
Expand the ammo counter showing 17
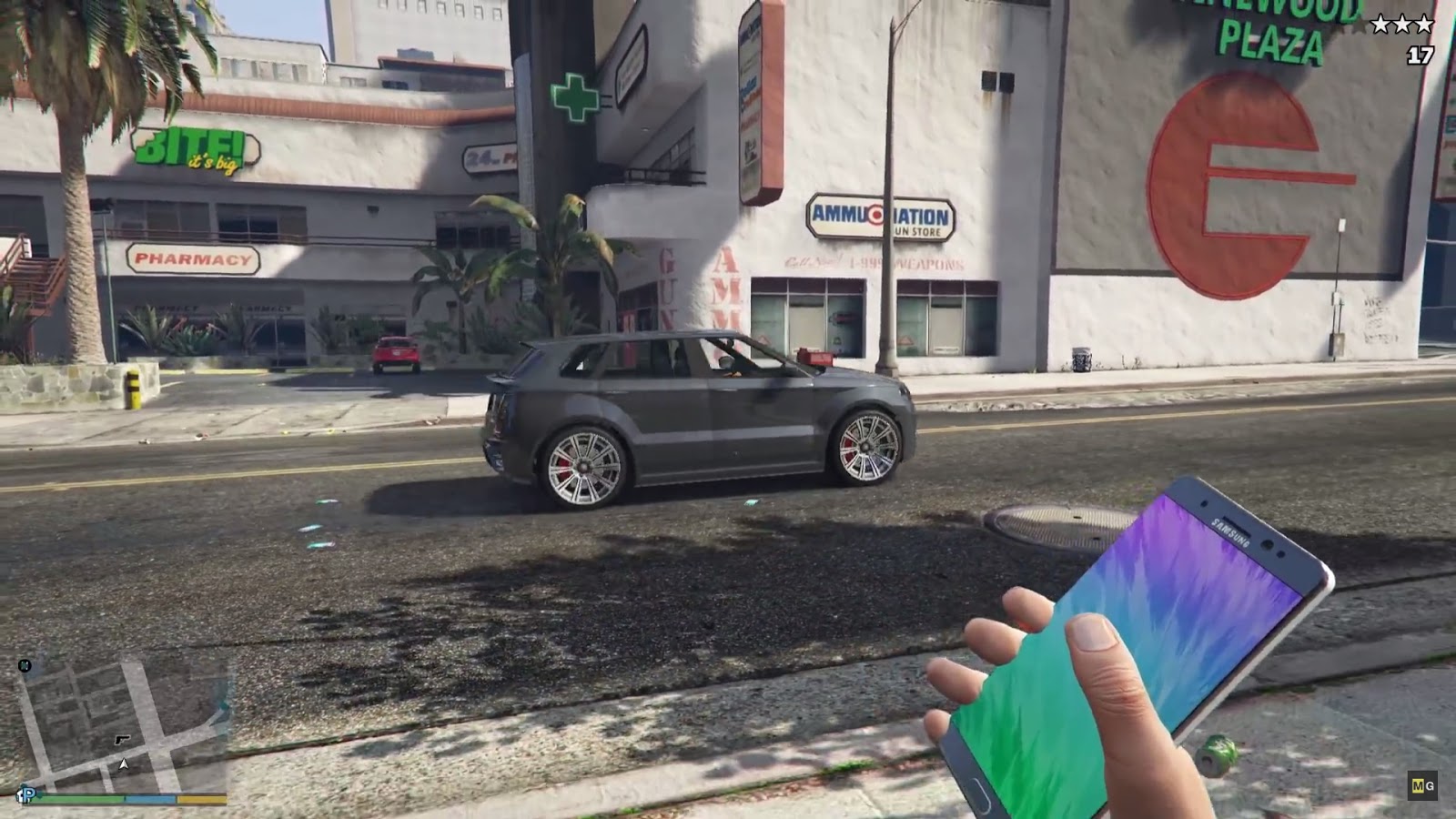(x=1420, y=55)
